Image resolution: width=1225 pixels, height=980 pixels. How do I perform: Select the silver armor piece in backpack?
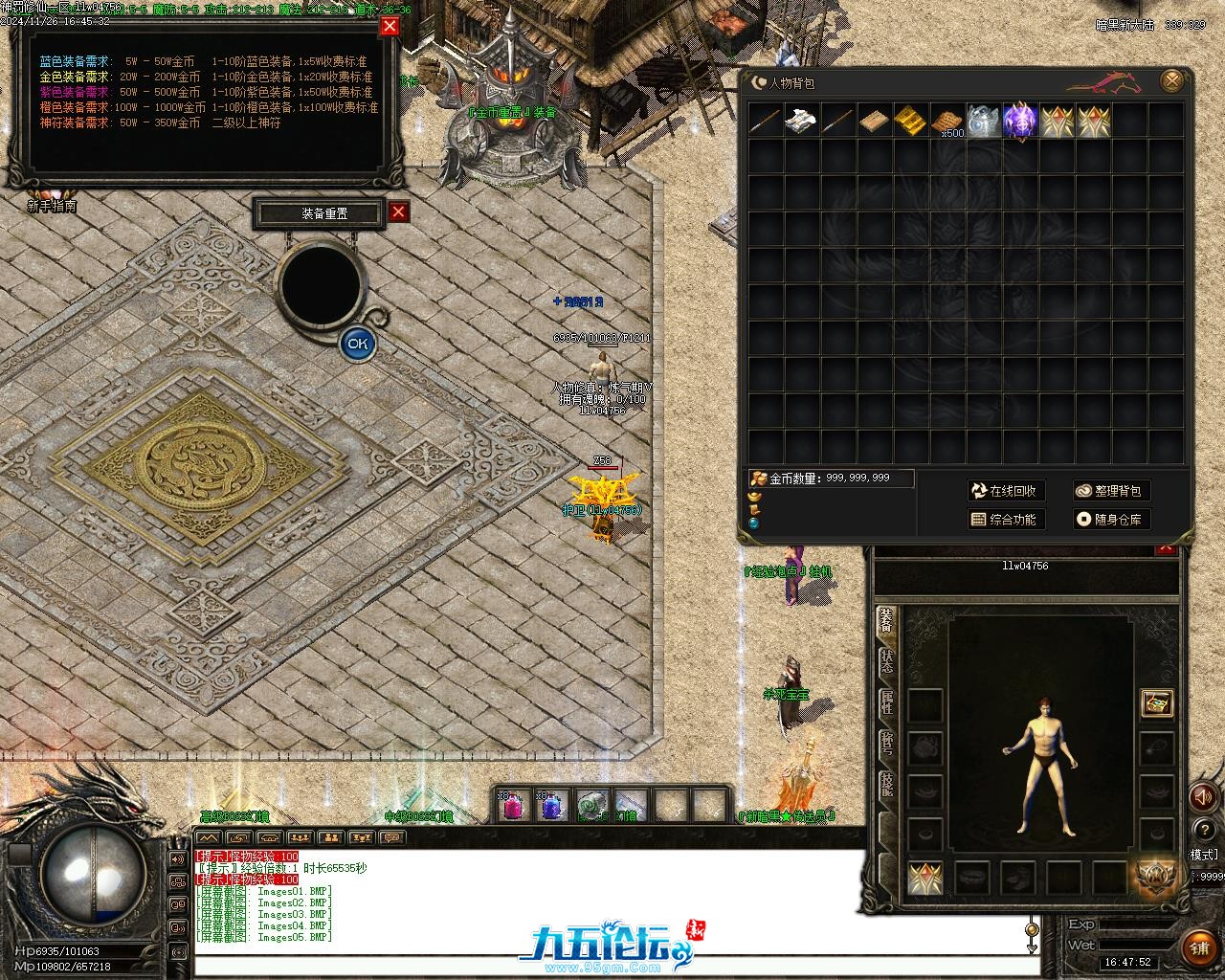click(984, 121)
